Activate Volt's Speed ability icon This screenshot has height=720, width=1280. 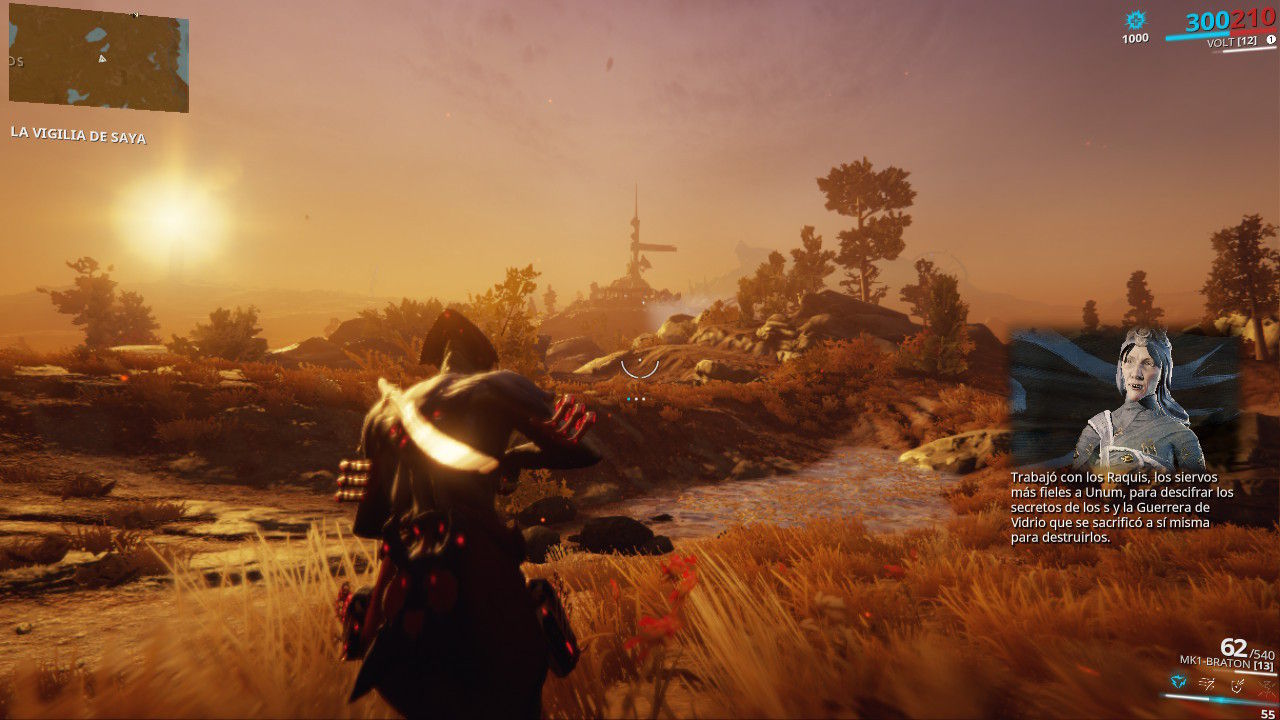click(1209, 684)
